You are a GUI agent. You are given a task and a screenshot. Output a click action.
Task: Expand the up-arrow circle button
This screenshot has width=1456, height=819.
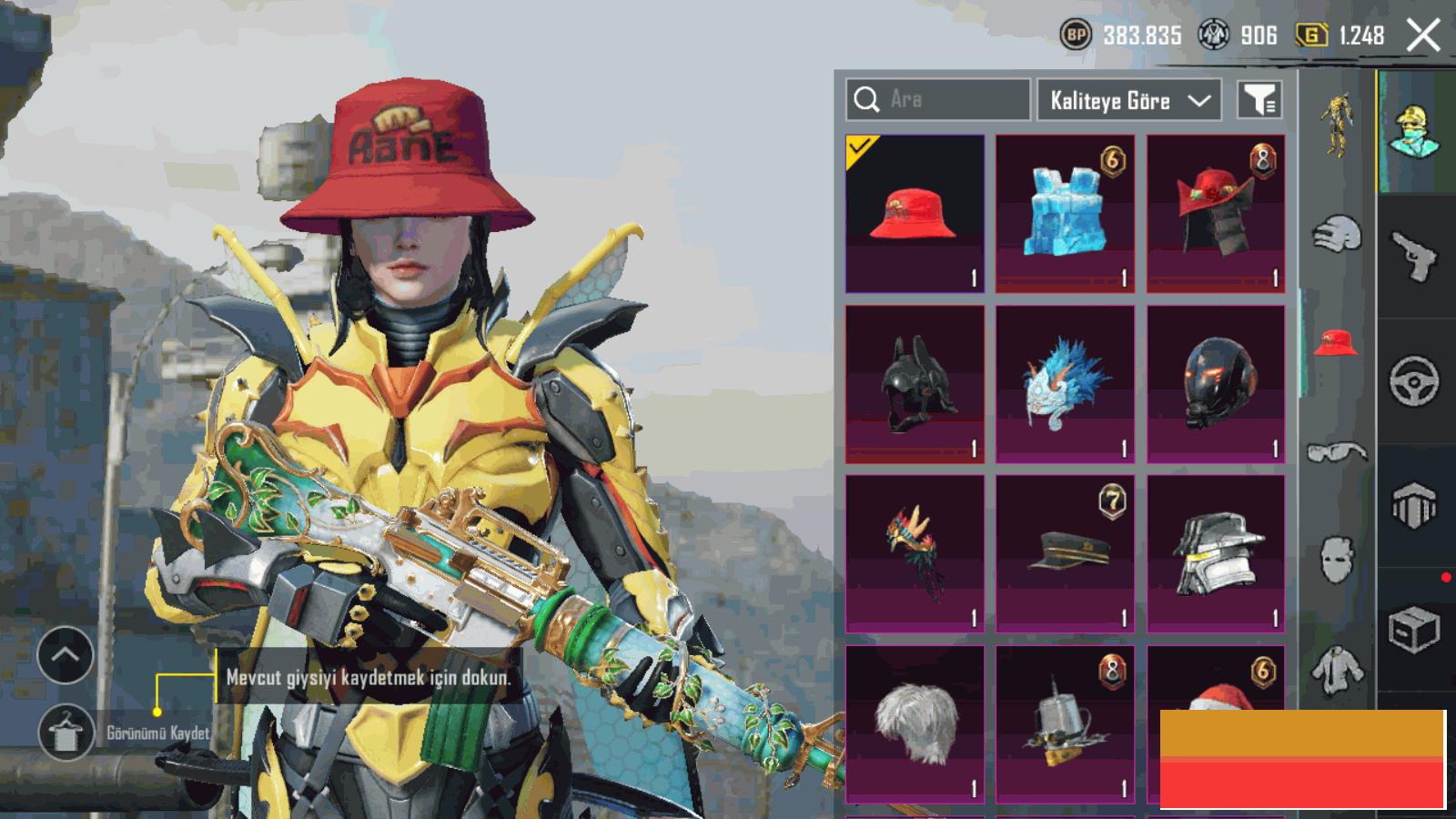[x=66, y=654]
